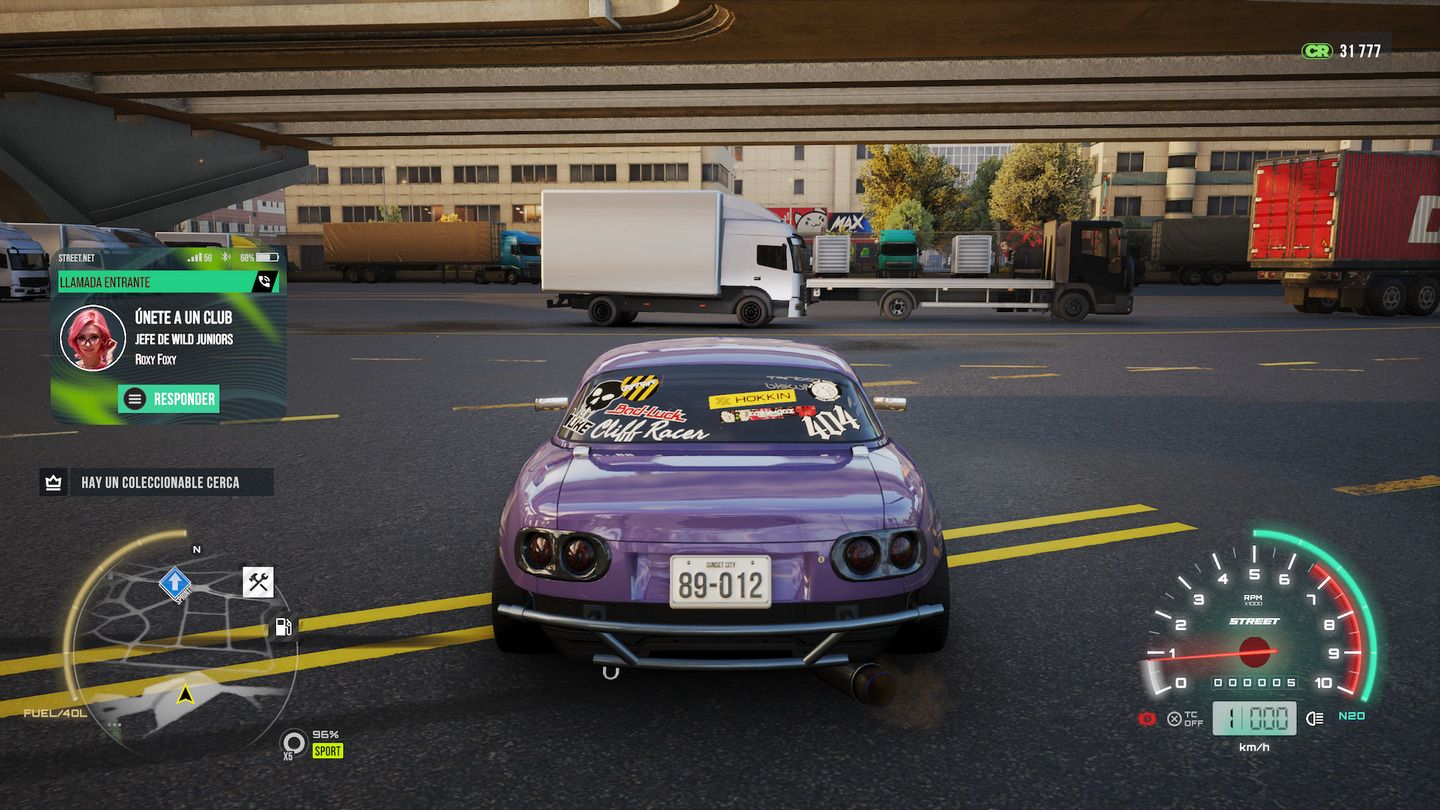Select the blue sprint race marker on minimap
This screenshot has height=810, width=1440.
pos(175,581)
